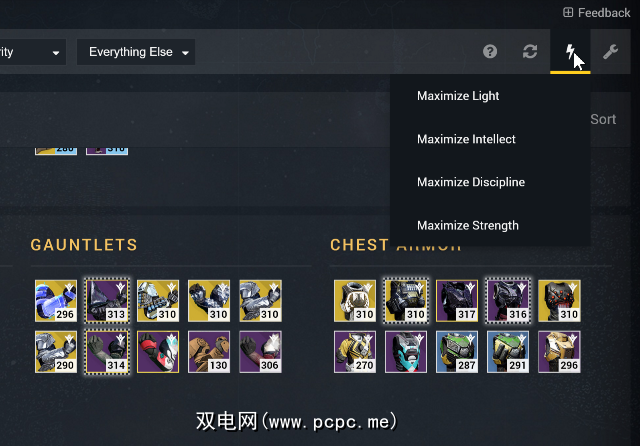This screenshot has width=640, height=446.
Task: Select the Maximize Intellect option
Action: pyautogui.click(x=466, y=139)
